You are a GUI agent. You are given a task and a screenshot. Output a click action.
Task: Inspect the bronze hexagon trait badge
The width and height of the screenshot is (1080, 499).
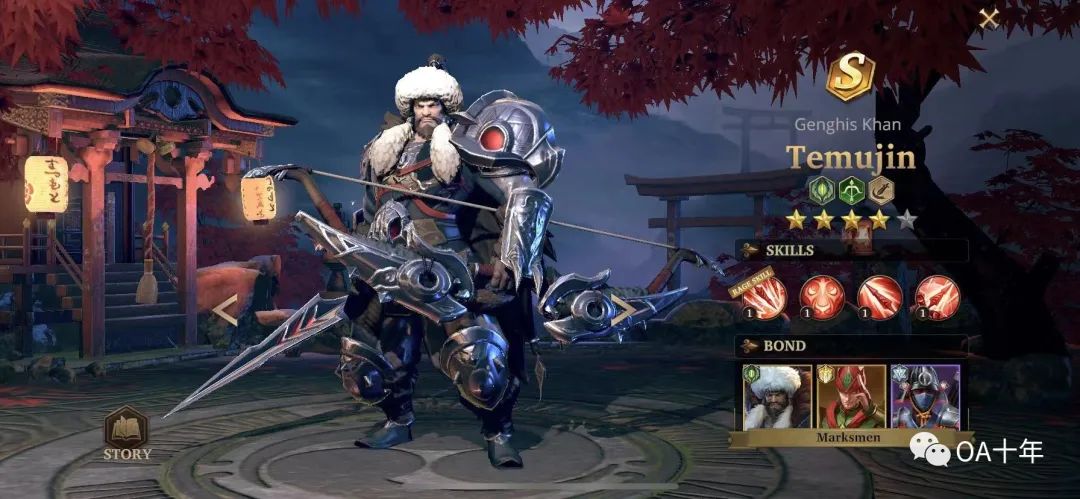point(880,189)
